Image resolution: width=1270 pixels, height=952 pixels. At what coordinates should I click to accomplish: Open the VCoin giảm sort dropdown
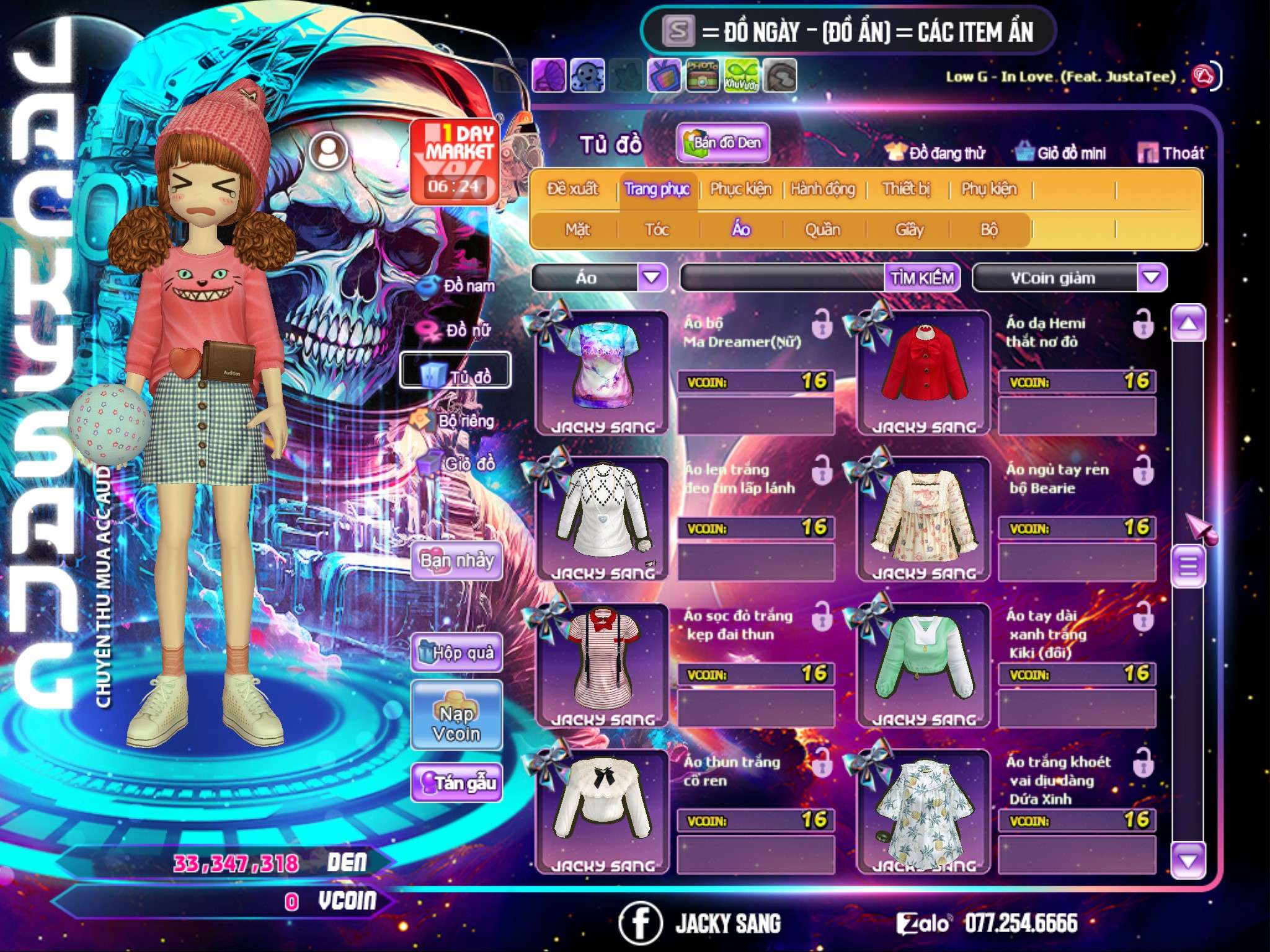pyautogui.click(x=1152, y=277)
